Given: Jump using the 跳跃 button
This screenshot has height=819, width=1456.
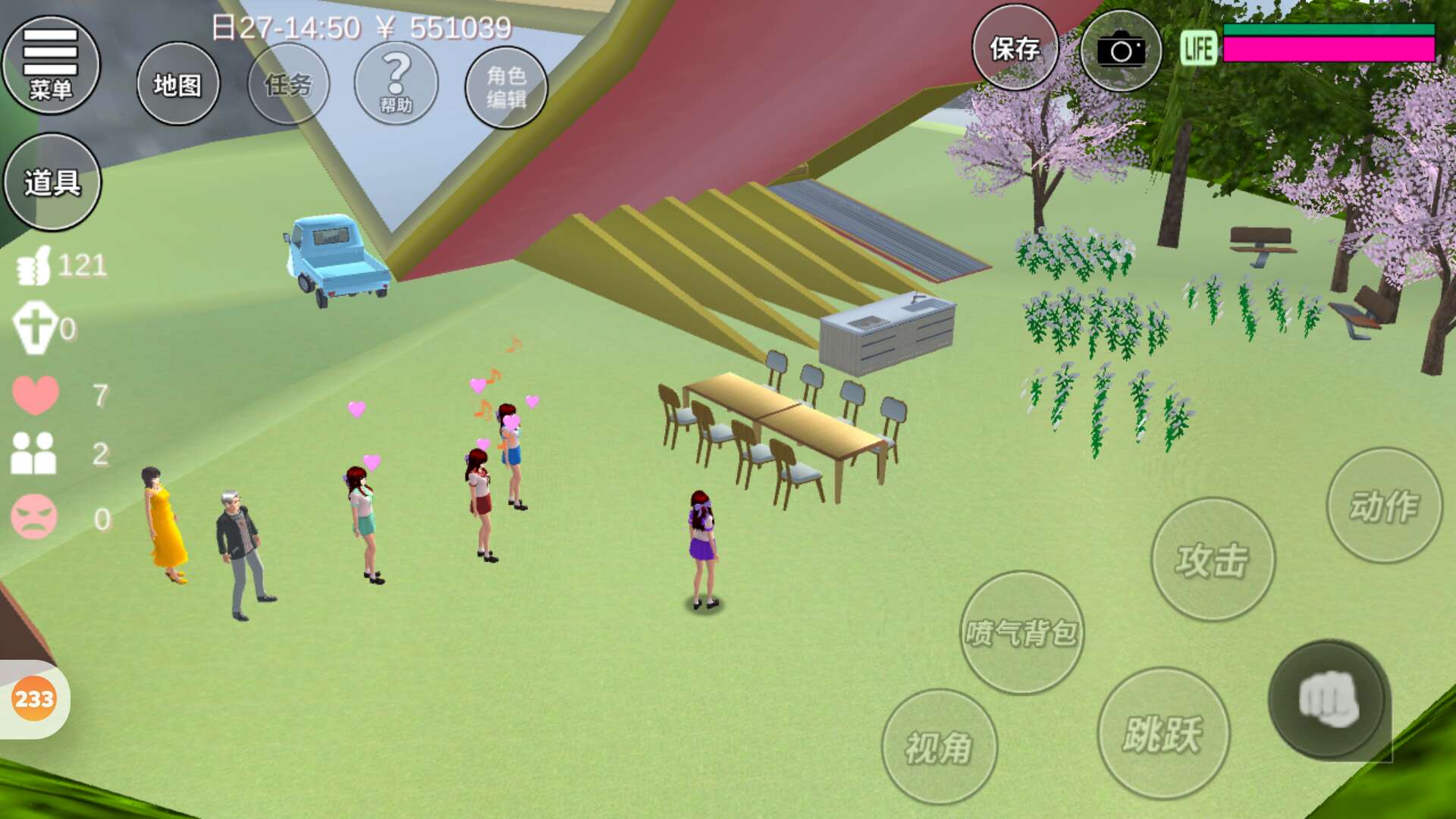Looking at the screenshot, I should click(x=1163, y=733).
